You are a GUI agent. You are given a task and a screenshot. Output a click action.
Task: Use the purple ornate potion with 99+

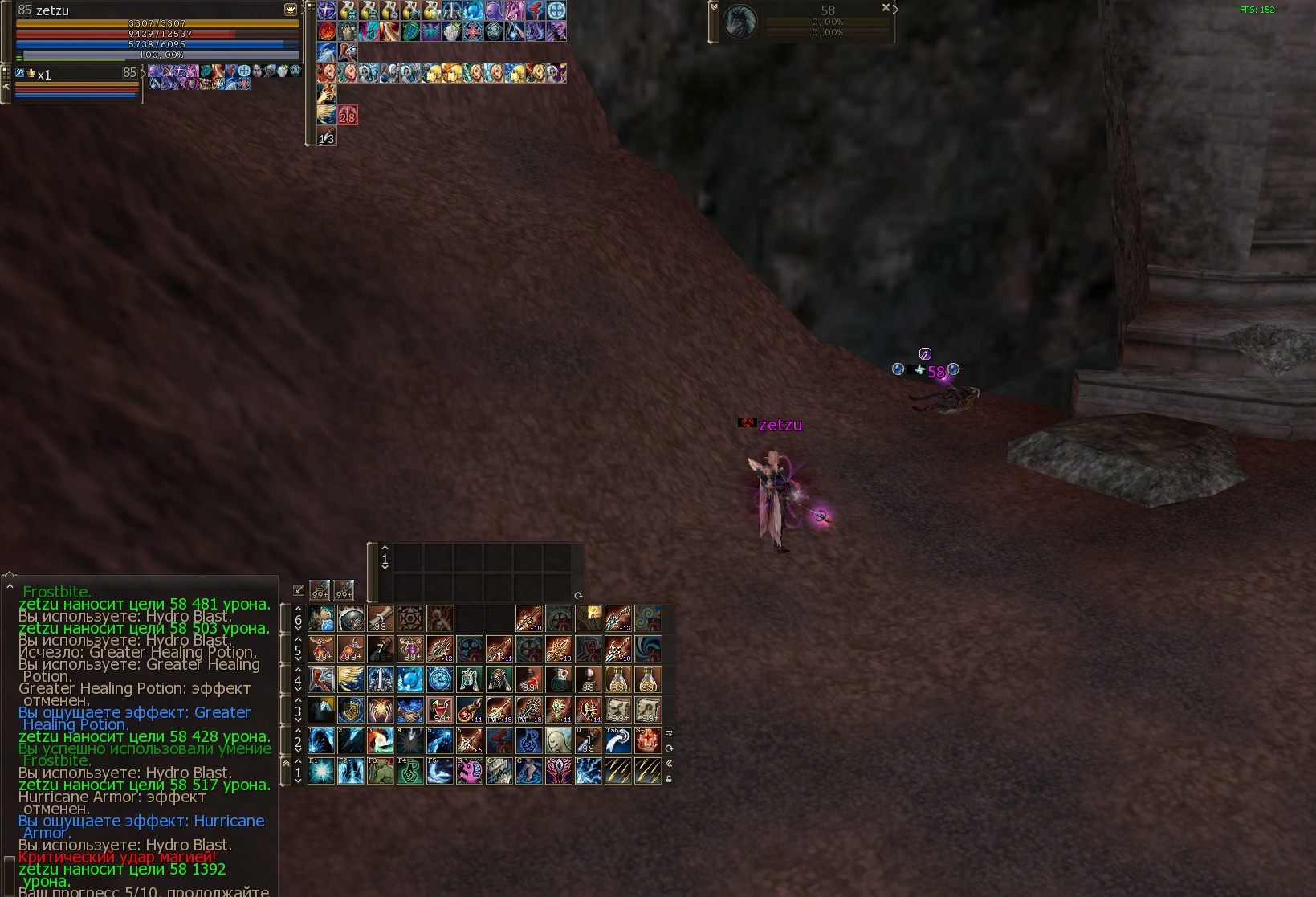pyautogui.click(x=410, y=649)
